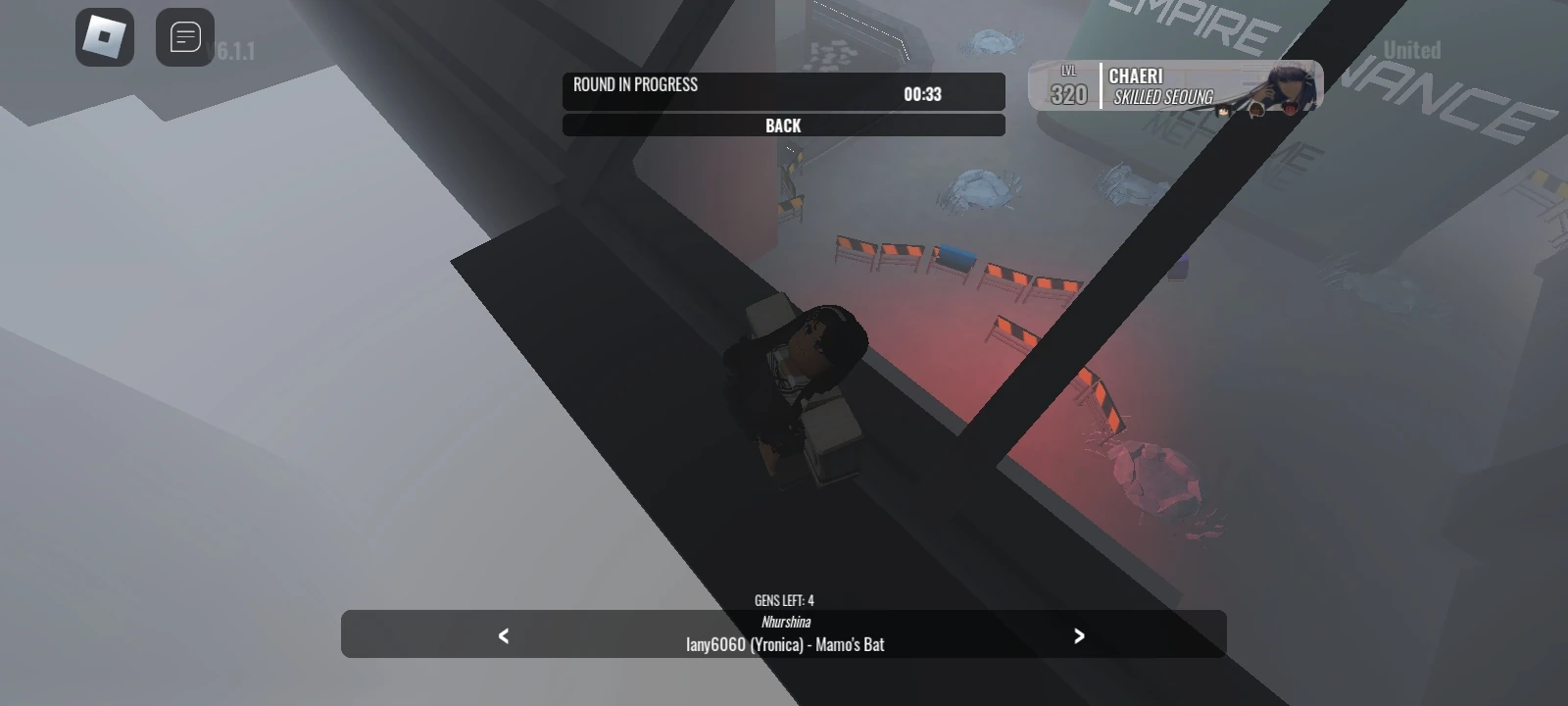Select the dark-haired mini head icon on player card
The image size is (1568, 706).
1223,111
